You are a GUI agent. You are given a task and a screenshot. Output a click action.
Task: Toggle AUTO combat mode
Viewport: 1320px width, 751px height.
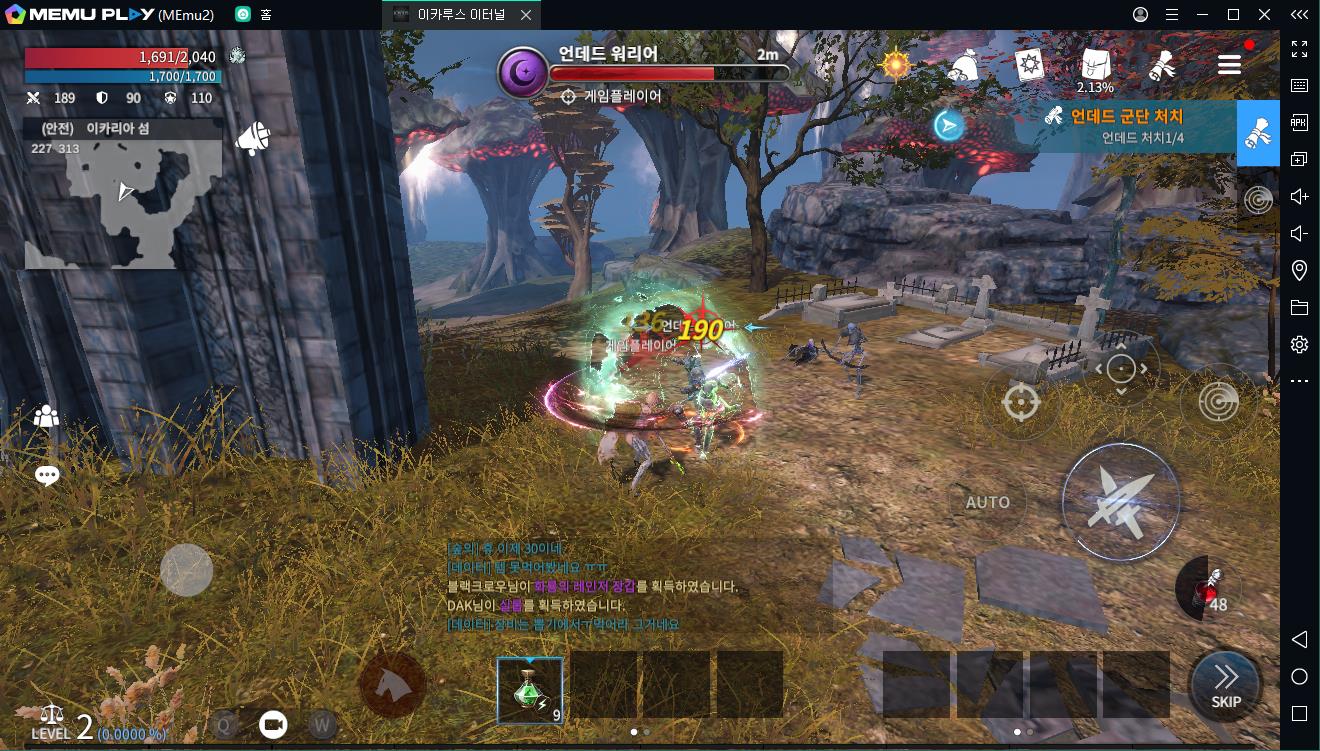point(987,502)
